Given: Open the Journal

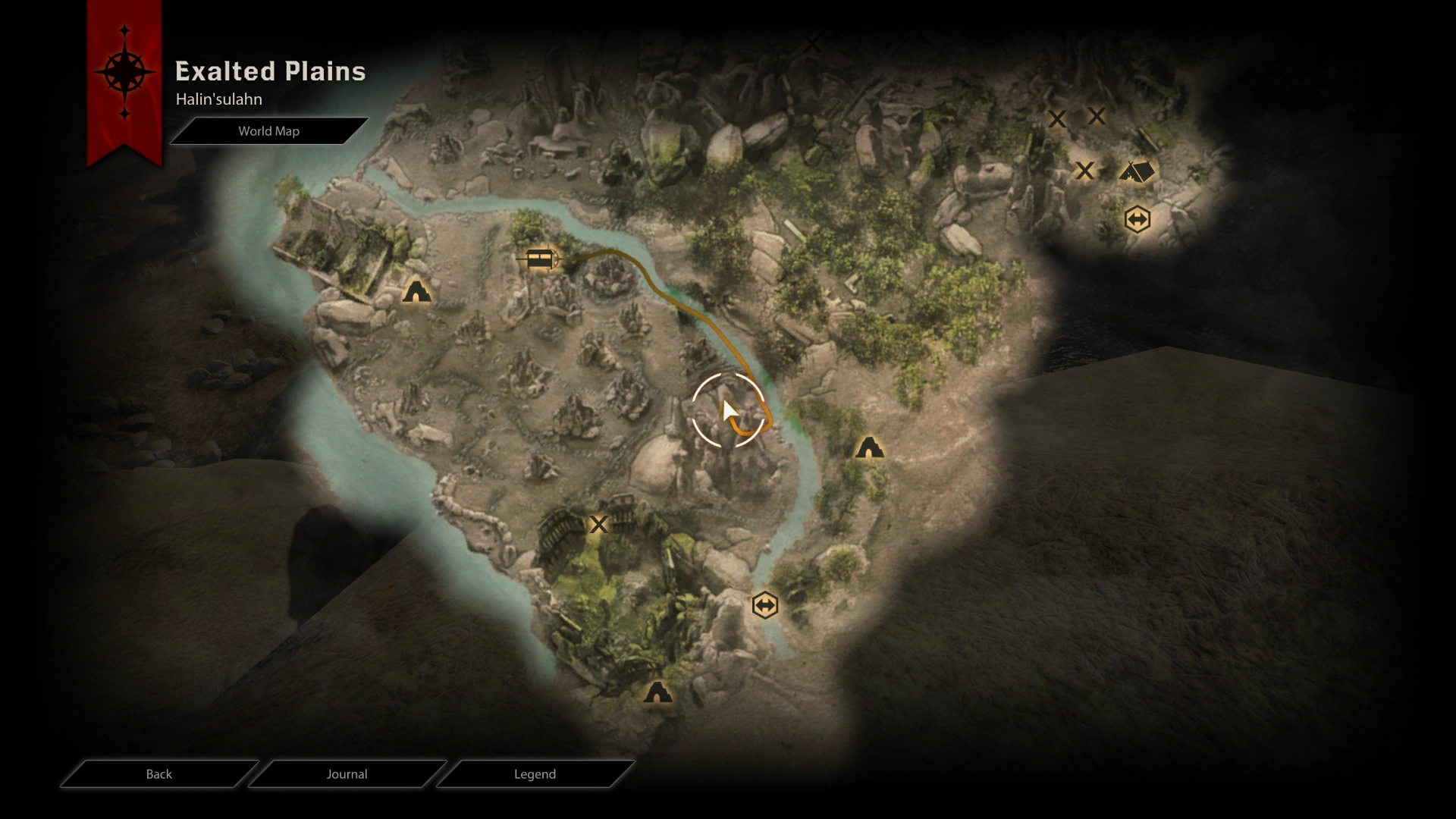Looking at the screenshot, I should [347, 774].
